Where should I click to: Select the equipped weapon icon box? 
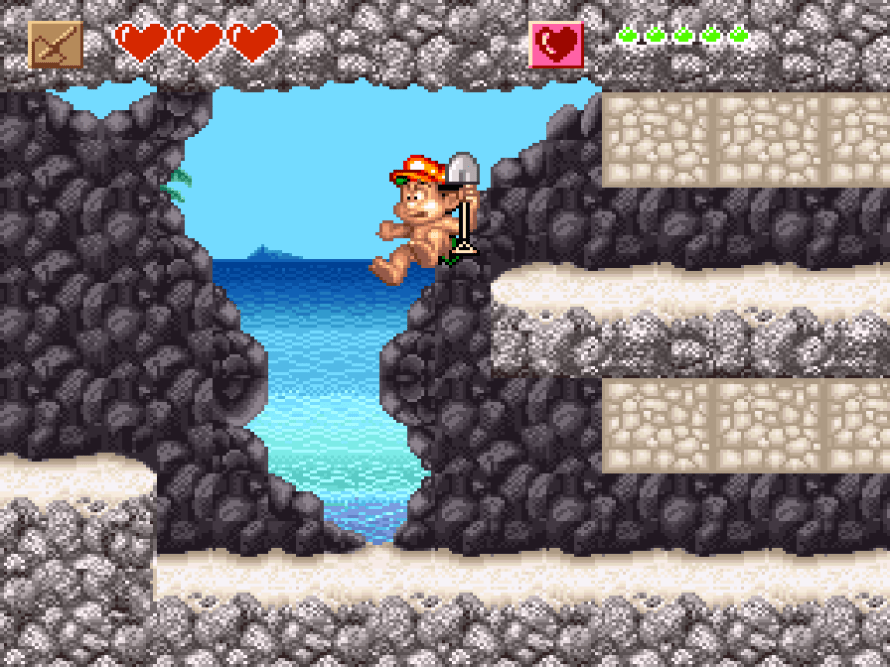coord(56,44)
